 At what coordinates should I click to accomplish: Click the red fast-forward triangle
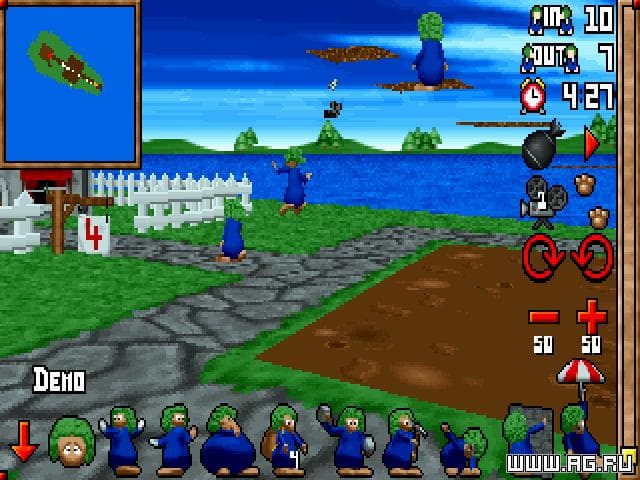(x=591, y=145)
